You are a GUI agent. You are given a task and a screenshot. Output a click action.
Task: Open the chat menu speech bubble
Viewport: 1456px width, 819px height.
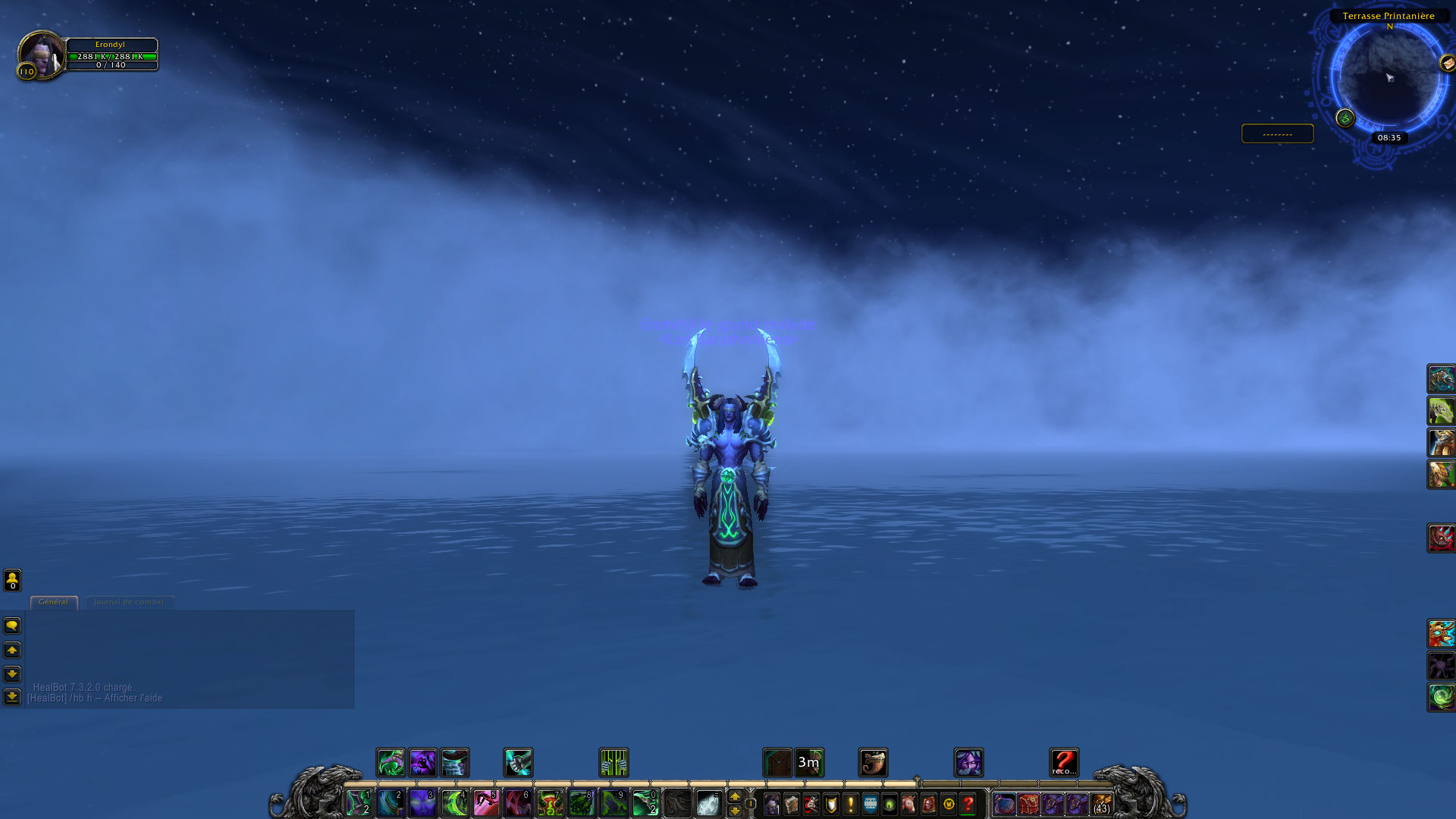(11, 624)
